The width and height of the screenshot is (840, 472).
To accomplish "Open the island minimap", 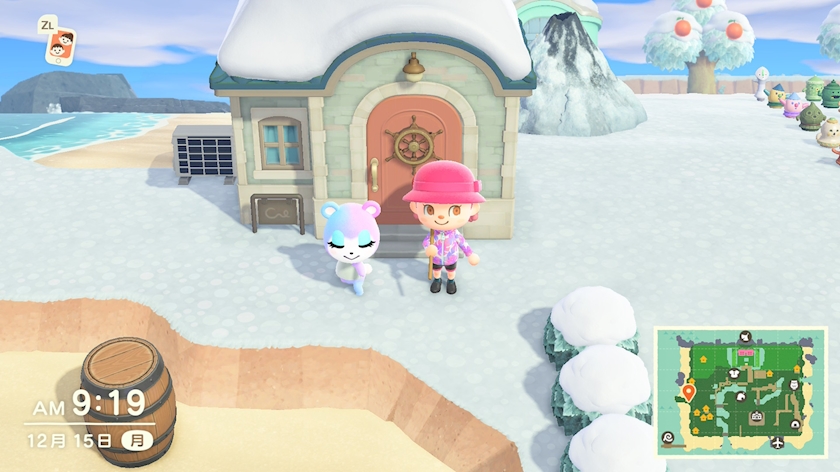I will click(x=740, y=391).
